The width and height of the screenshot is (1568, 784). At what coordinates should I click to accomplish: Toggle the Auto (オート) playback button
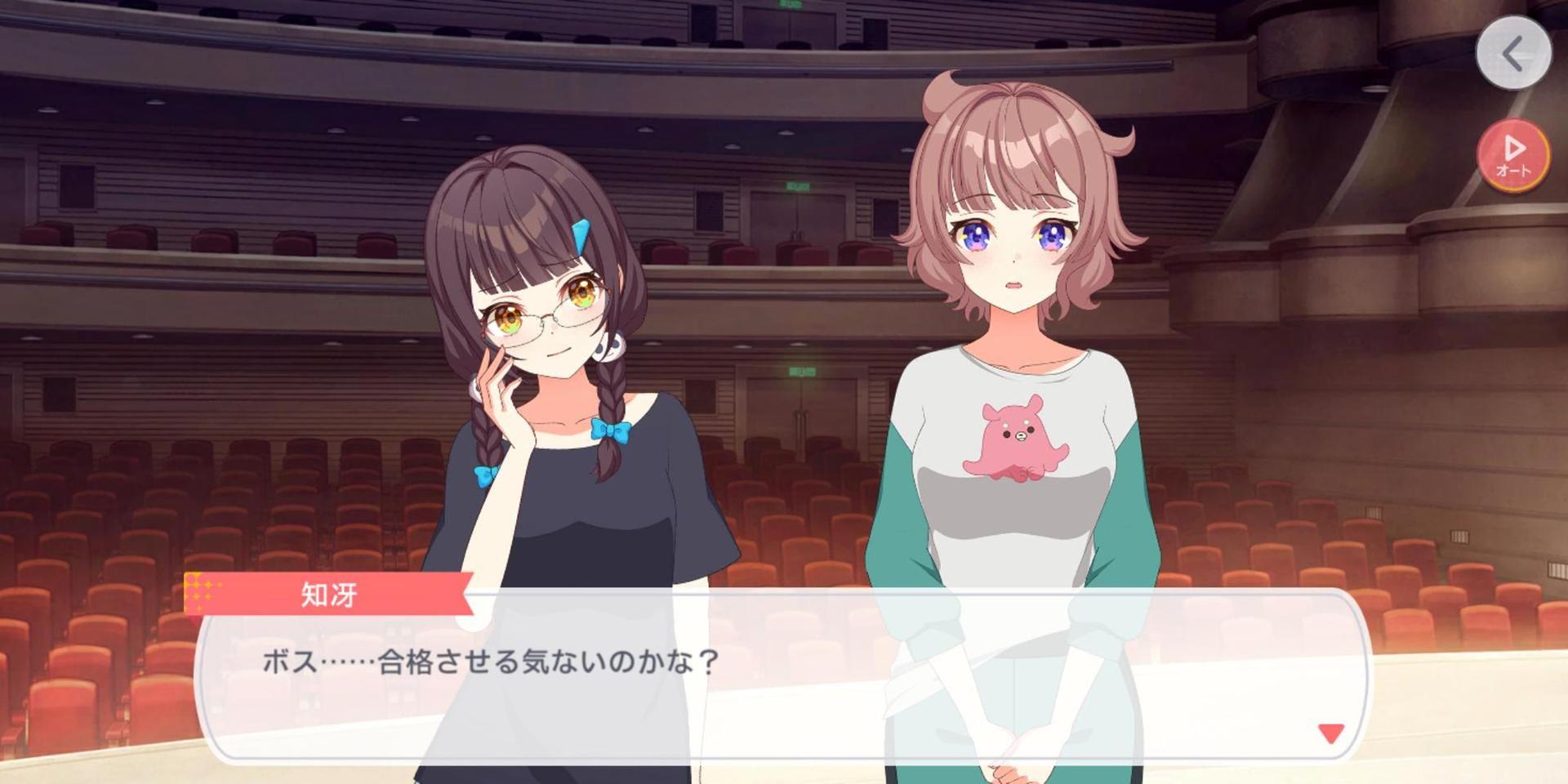click(x=1513, y=155)
